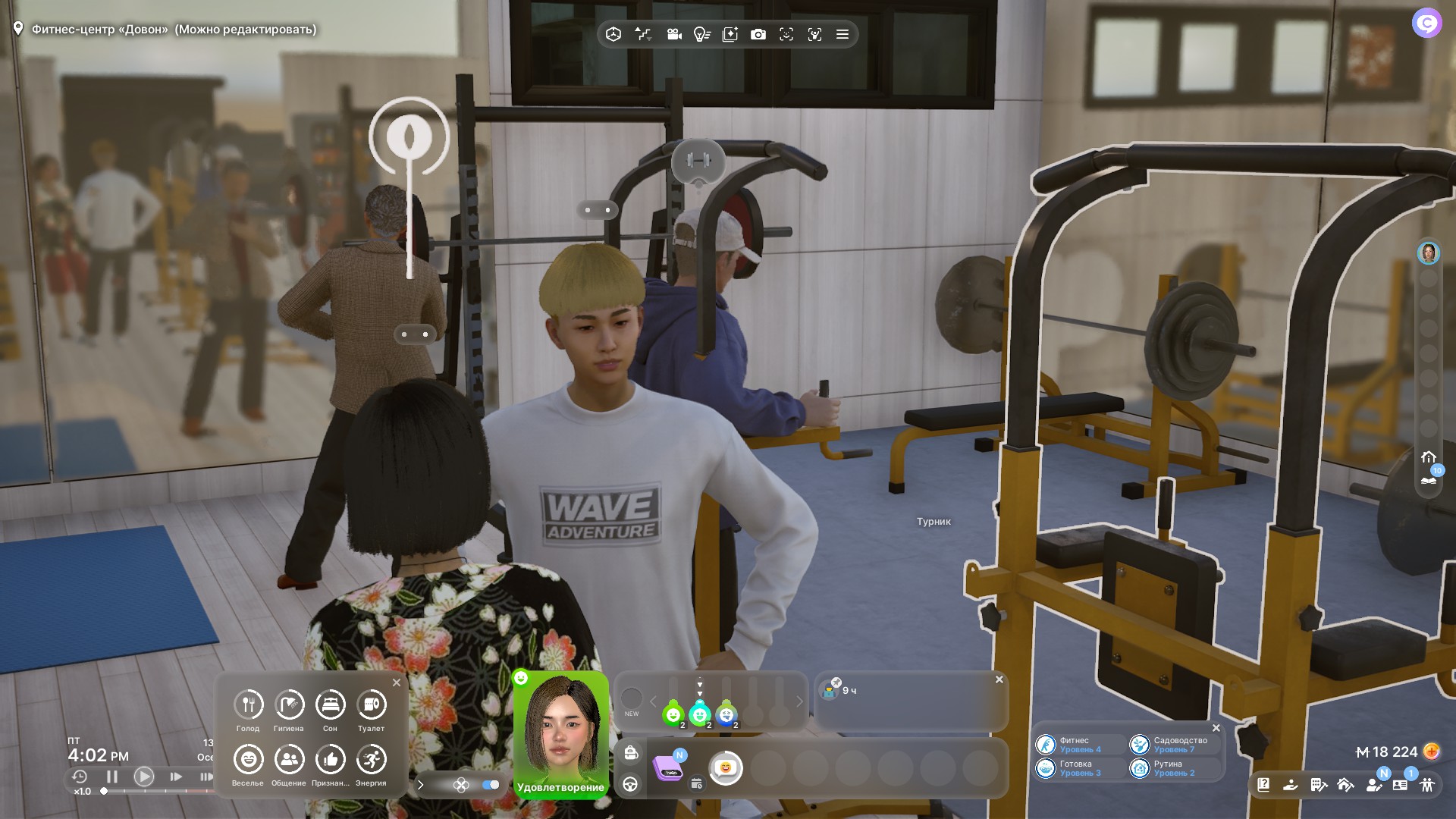Open the backpack inventory

tap(631, 753)
